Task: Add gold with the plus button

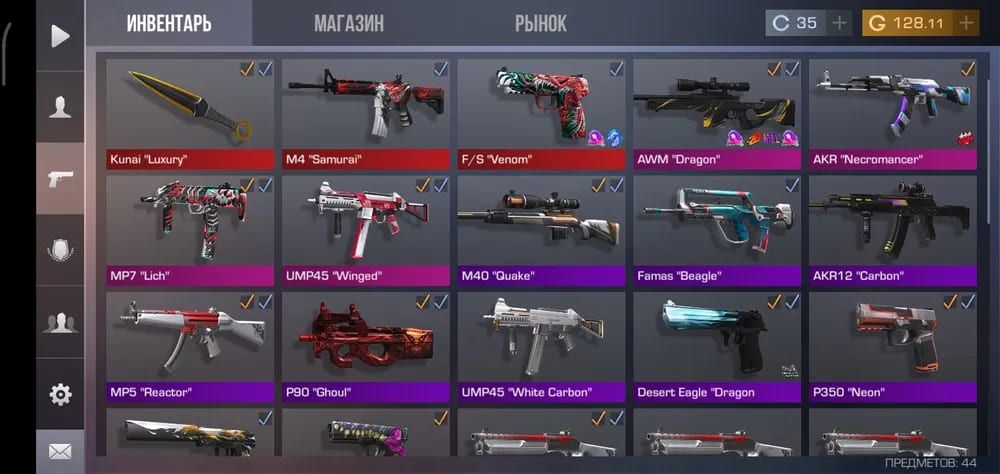Action: (966, 23)
